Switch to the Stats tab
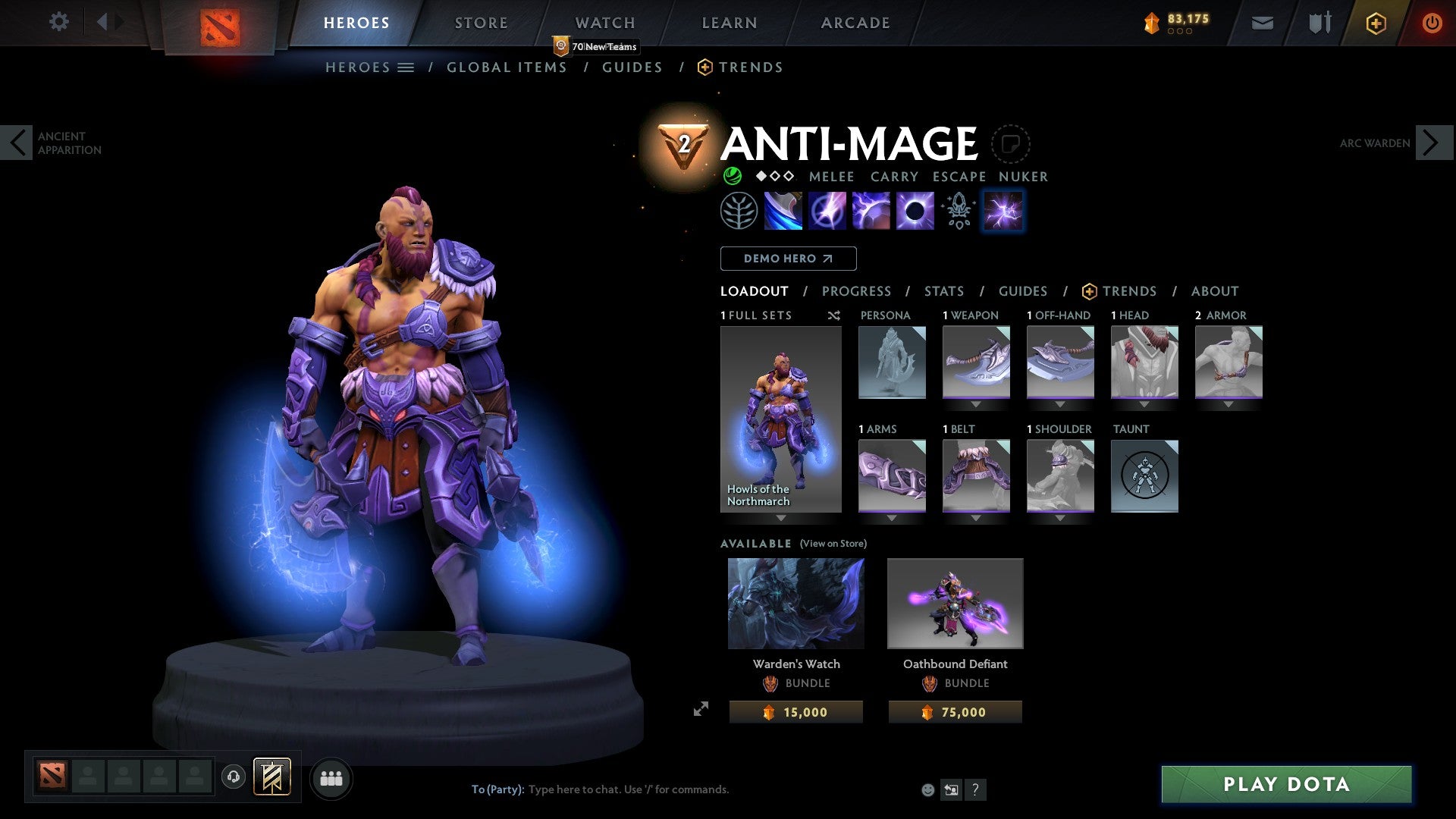The height and width of the screenshot is (819, 1456). click(943, 290)
